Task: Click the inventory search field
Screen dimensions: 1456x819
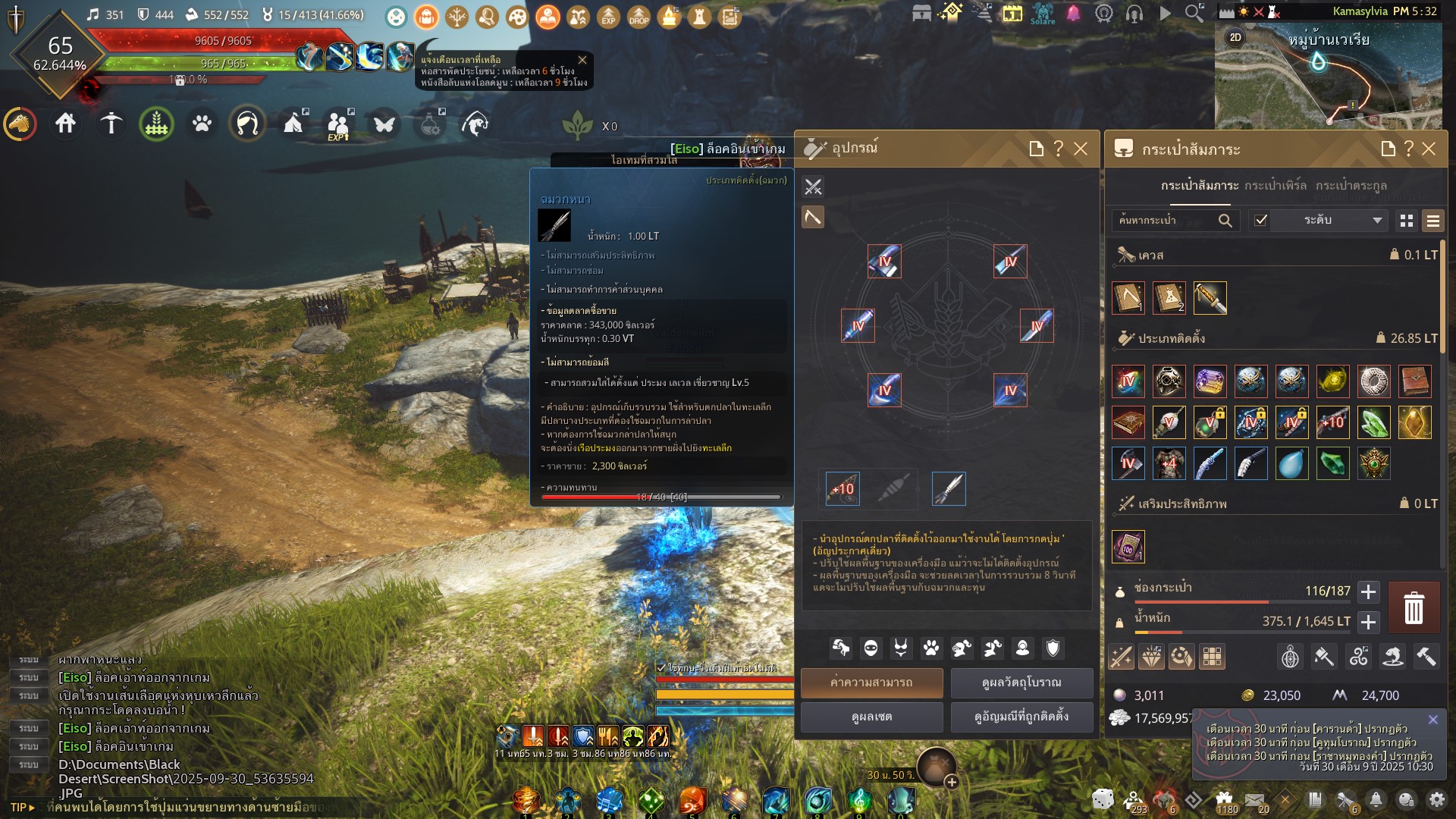Action: [1166, 220]
